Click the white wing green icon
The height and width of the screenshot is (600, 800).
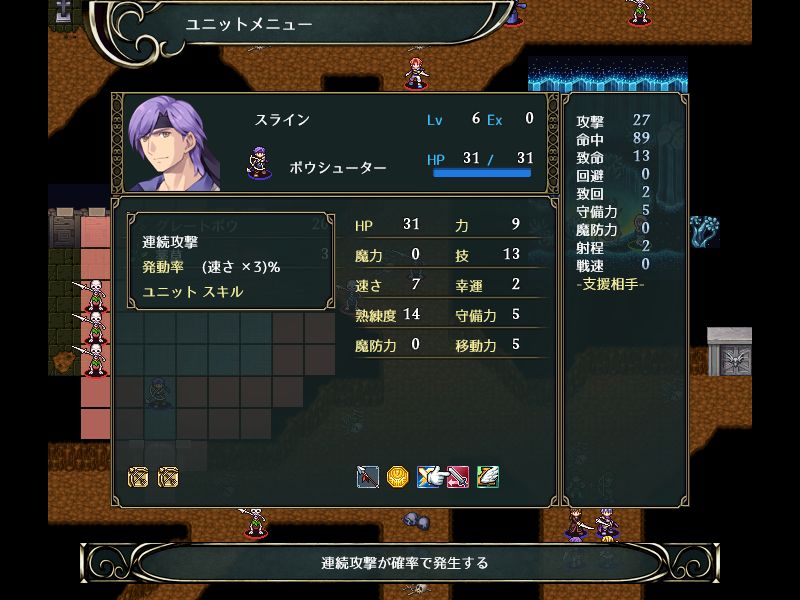pos(488,477)
